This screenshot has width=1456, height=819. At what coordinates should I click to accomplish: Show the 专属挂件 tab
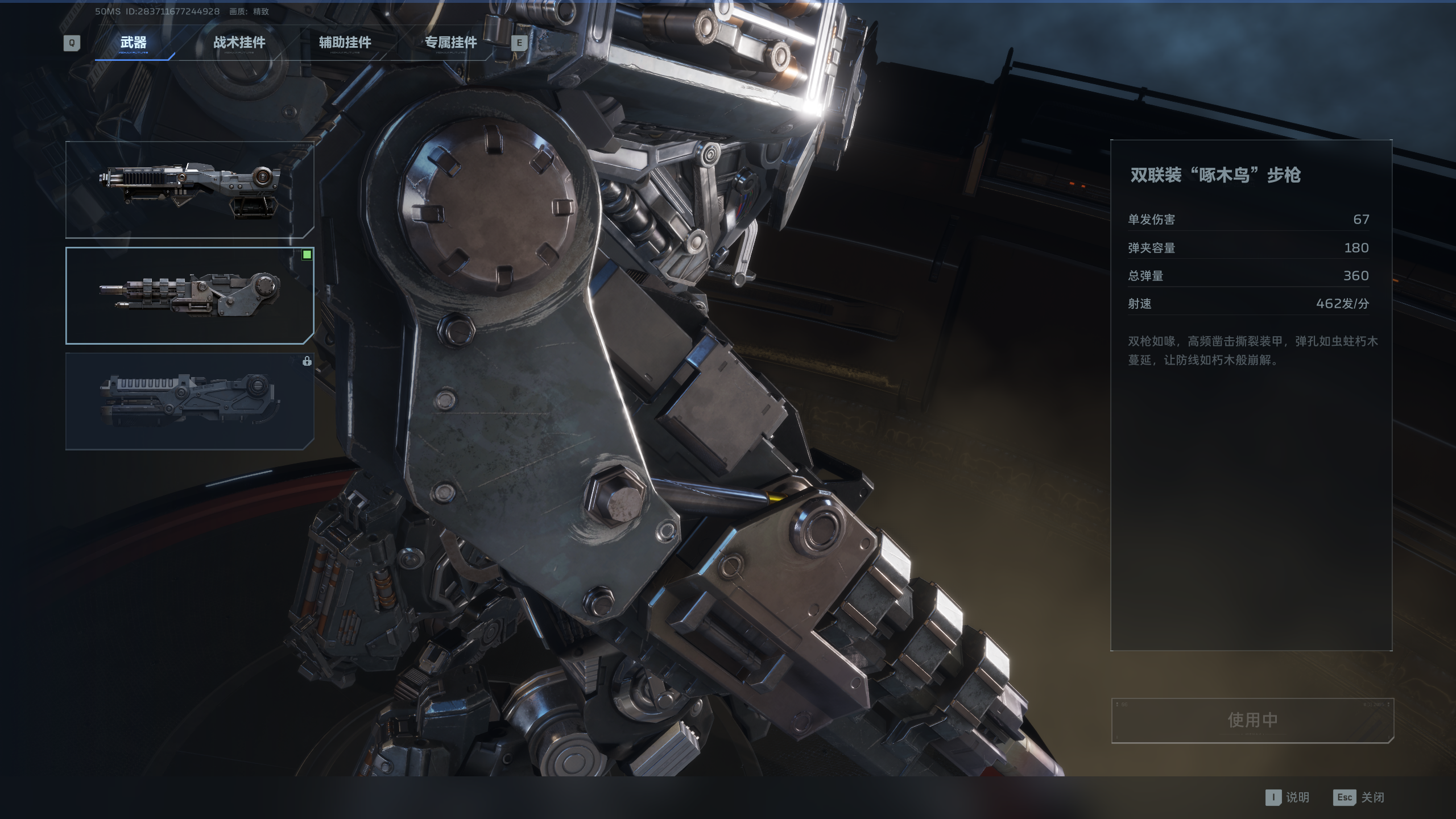[450, 43]
